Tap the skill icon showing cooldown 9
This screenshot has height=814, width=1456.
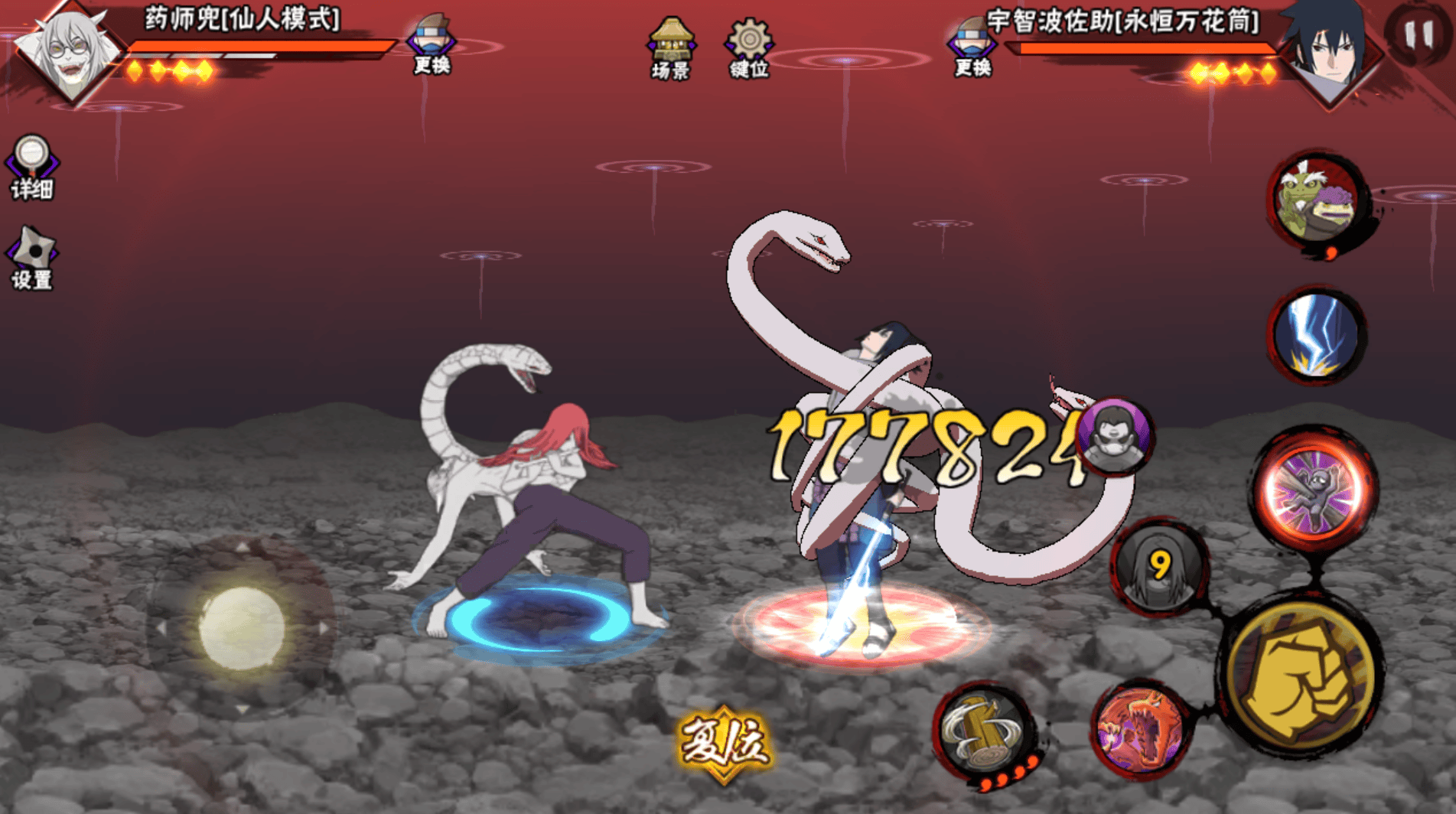(x=1159, y=566)
